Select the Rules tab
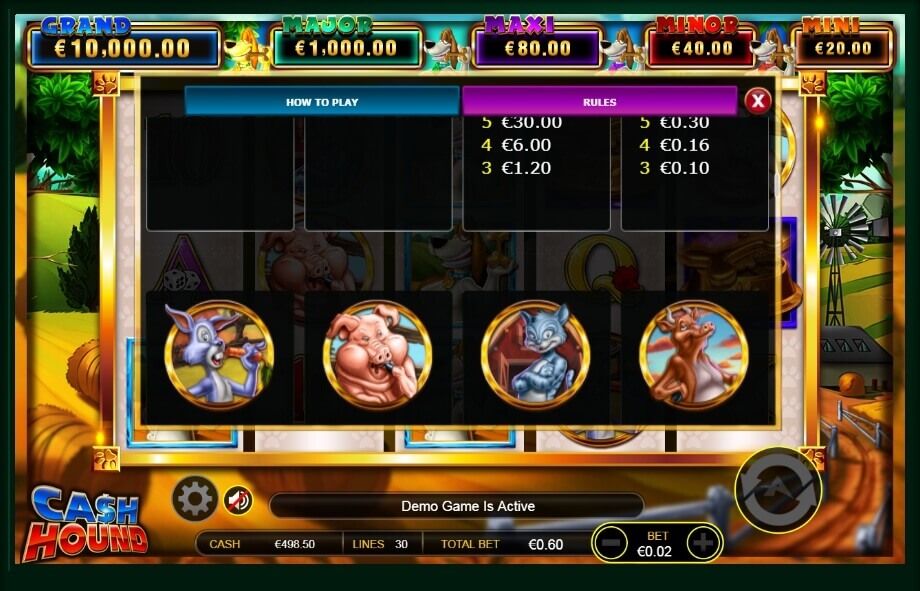920x591 pixels. (599, 101)
